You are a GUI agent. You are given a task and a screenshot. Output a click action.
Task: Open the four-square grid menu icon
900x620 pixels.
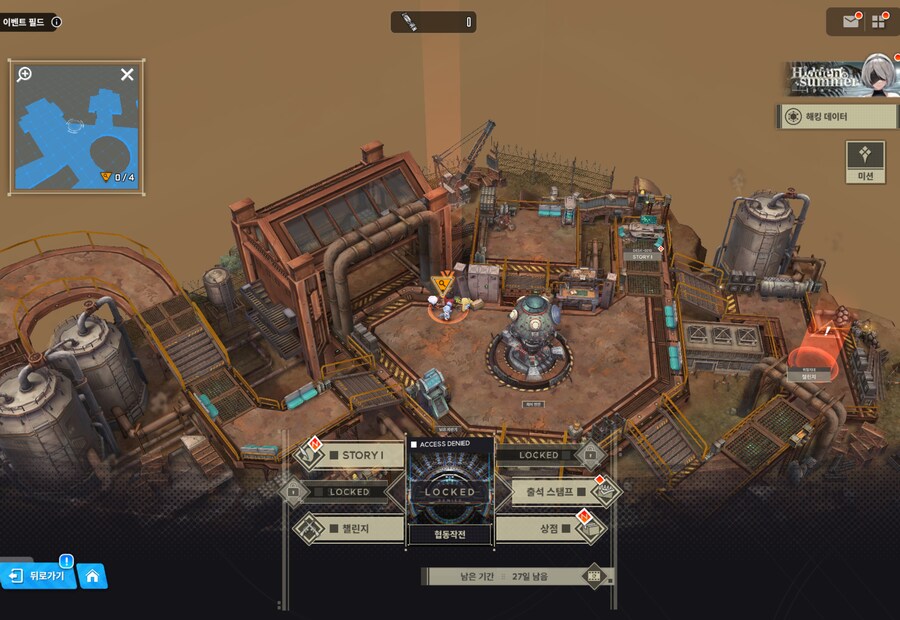pyautogui.click(x=879, y=21)
